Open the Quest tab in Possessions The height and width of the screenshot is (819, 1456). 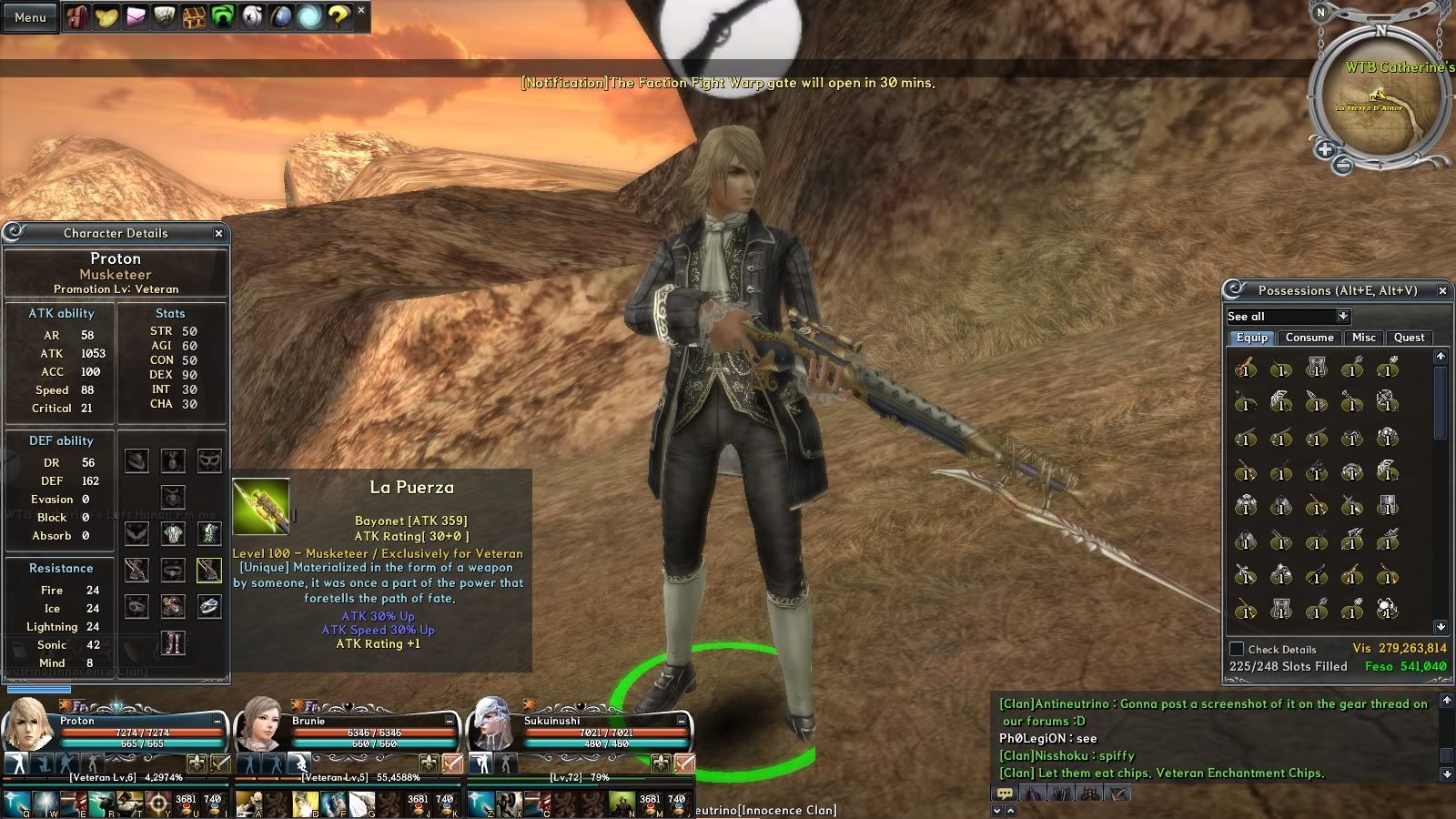1409,338
